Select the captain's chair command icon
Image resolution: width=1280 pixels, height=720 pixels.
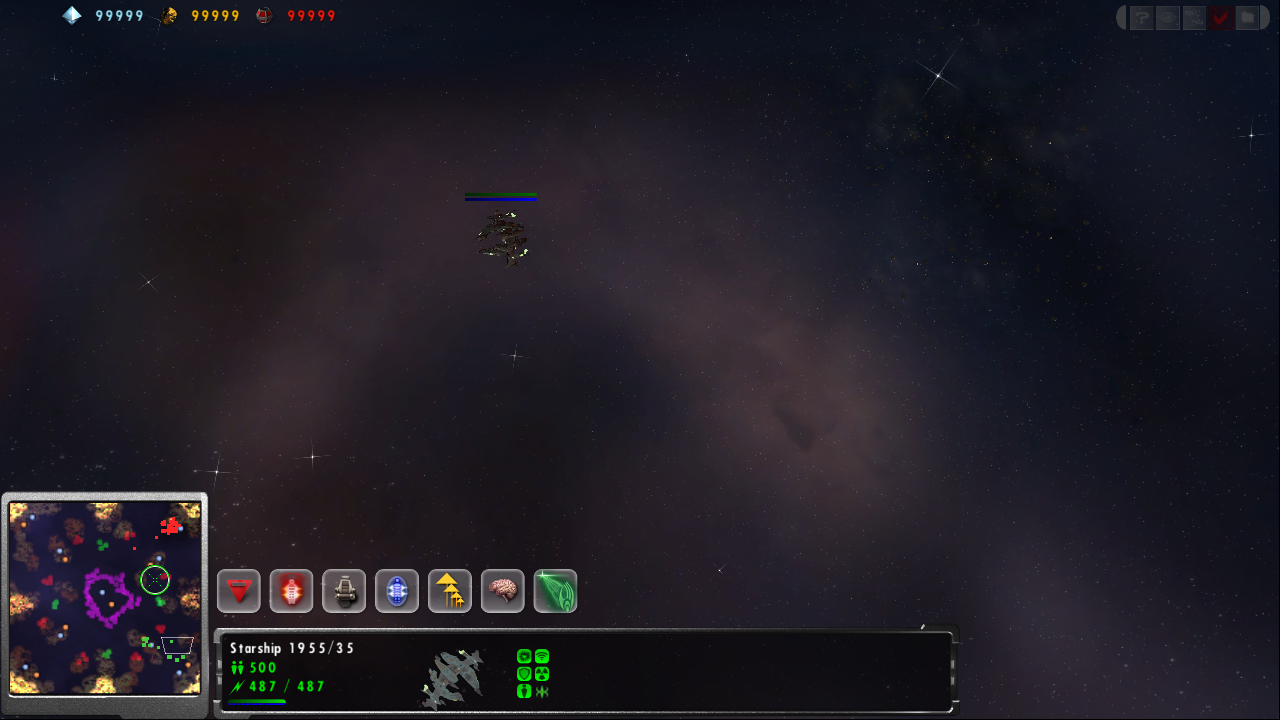(344, 591)
